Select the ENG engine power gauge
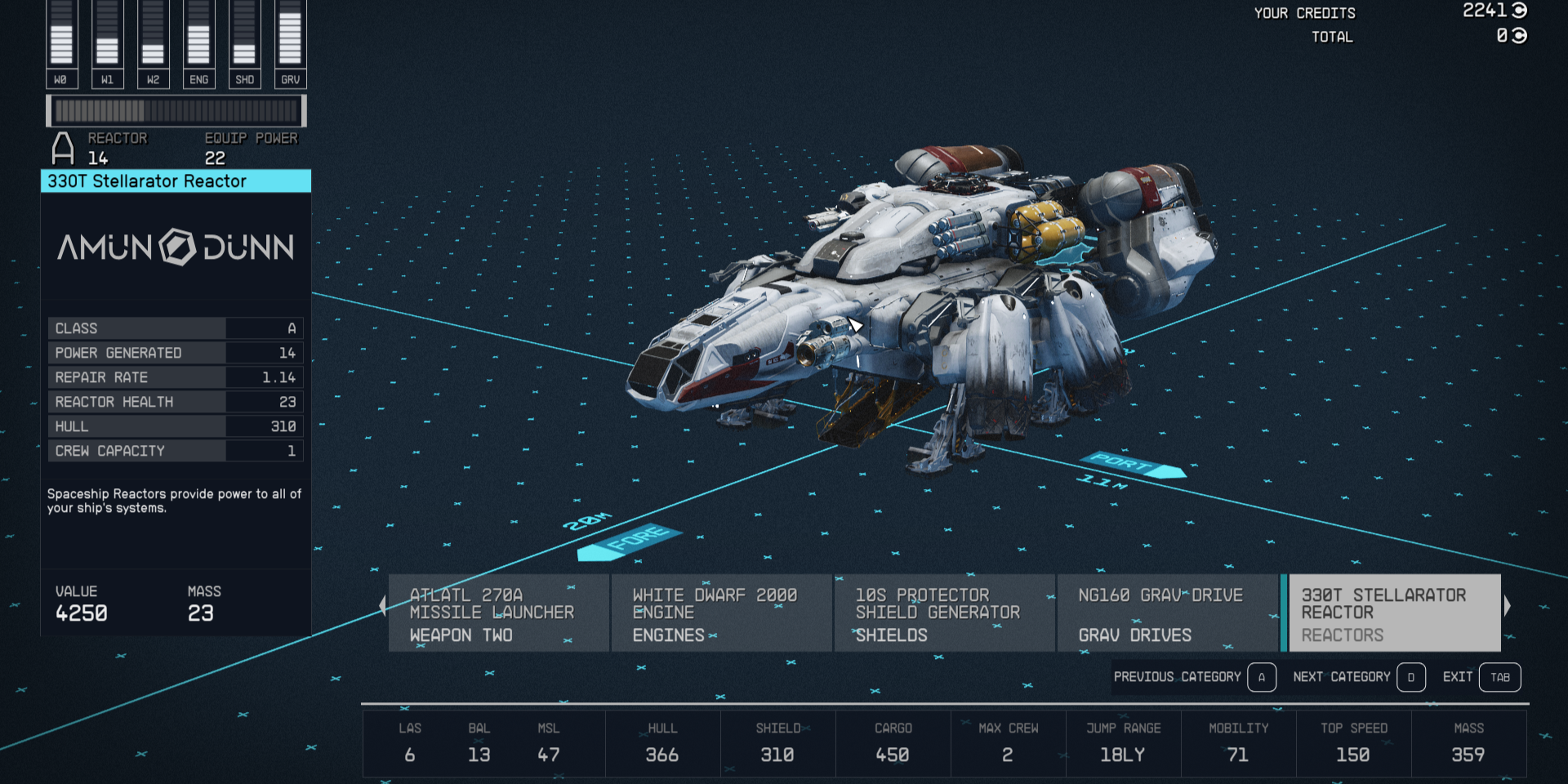 (198, 41)
